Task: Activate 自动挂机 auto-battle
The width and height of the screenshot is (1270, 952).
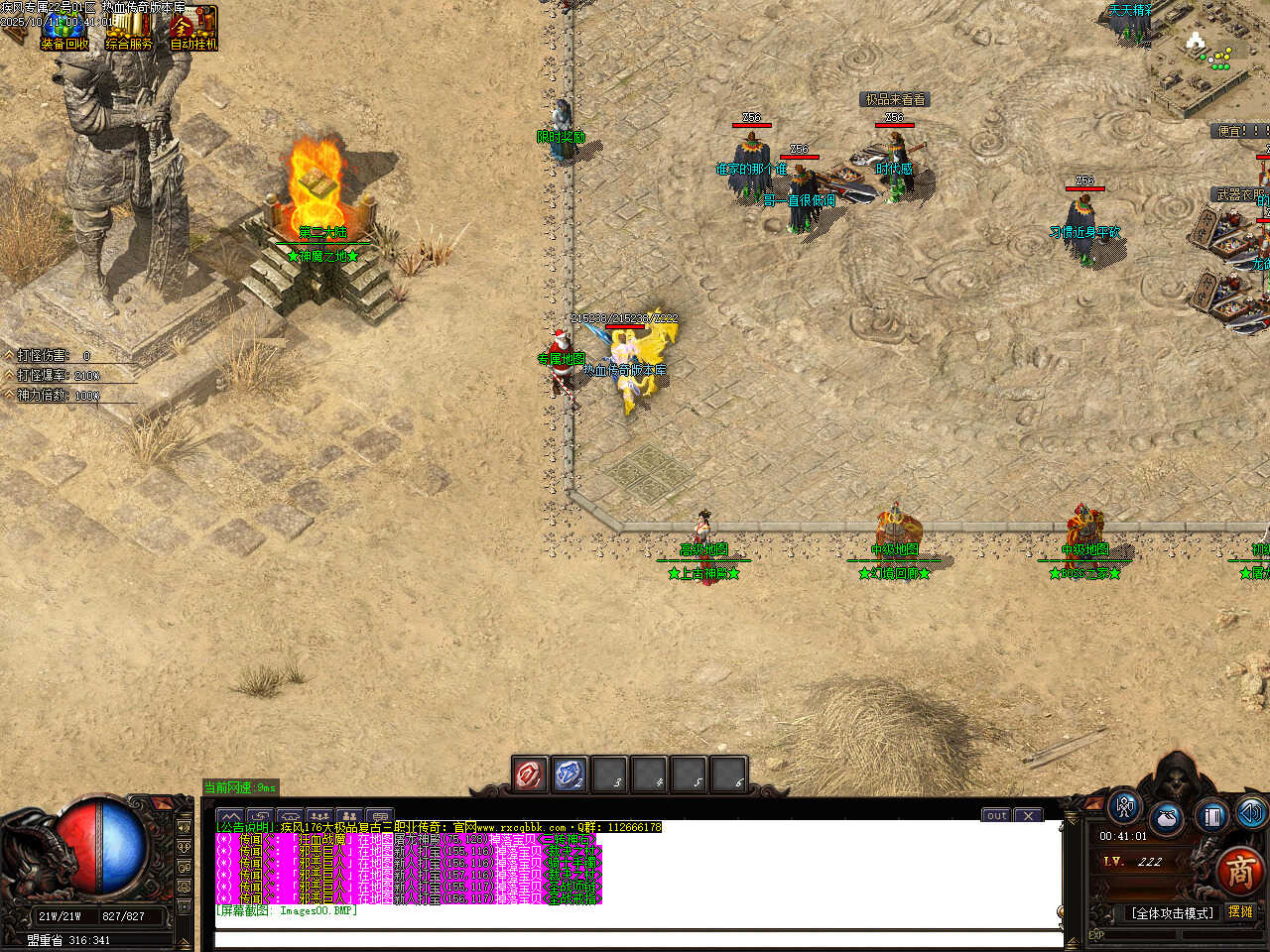Action: (x=192, y=30)
